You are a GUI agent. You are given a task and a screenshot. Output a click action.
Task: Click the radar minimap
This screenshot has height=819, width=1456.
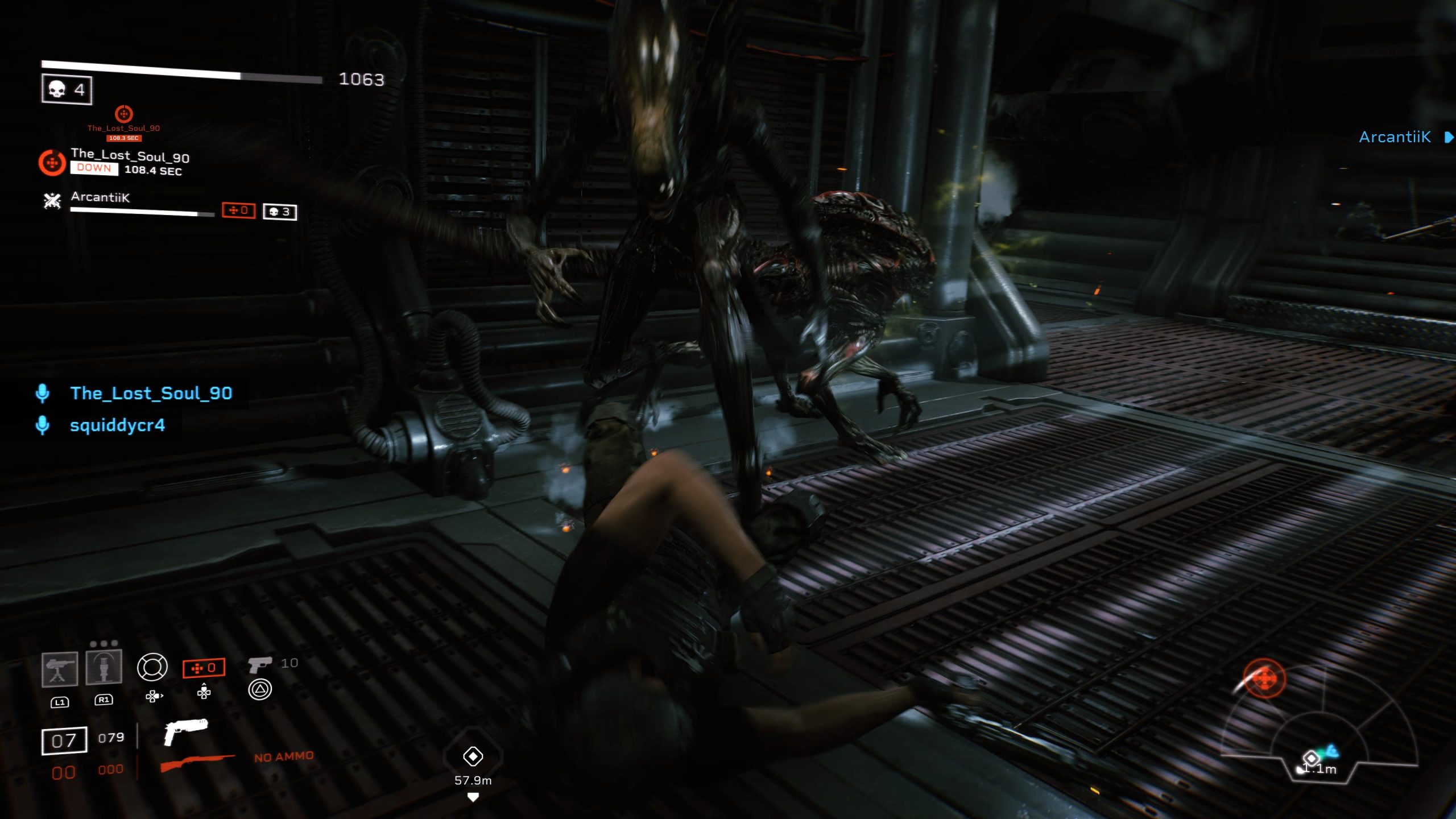(1318, 734)
